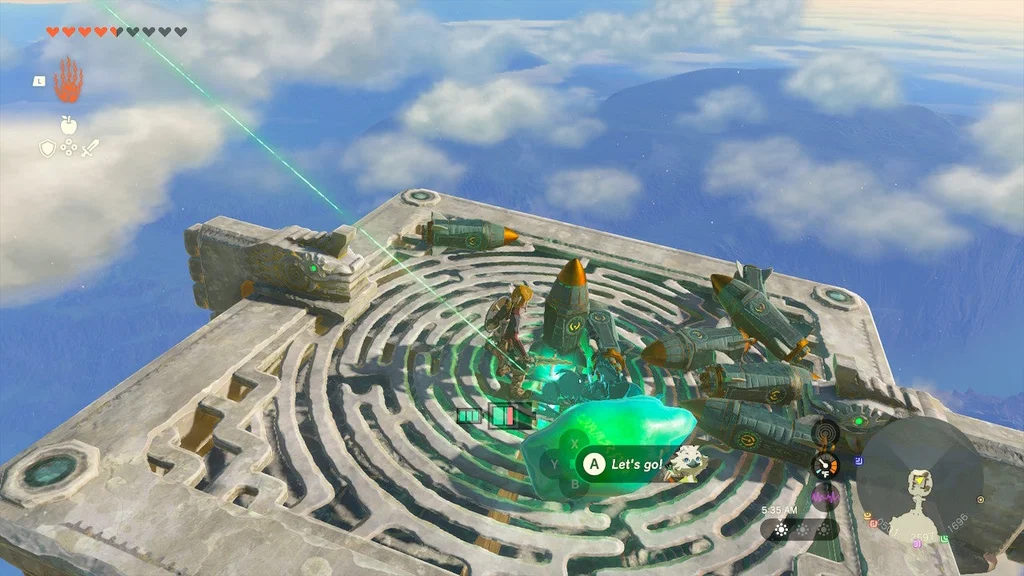Open the shield quick-select icon
This screenshot has width=1024, height=576.
47,149
